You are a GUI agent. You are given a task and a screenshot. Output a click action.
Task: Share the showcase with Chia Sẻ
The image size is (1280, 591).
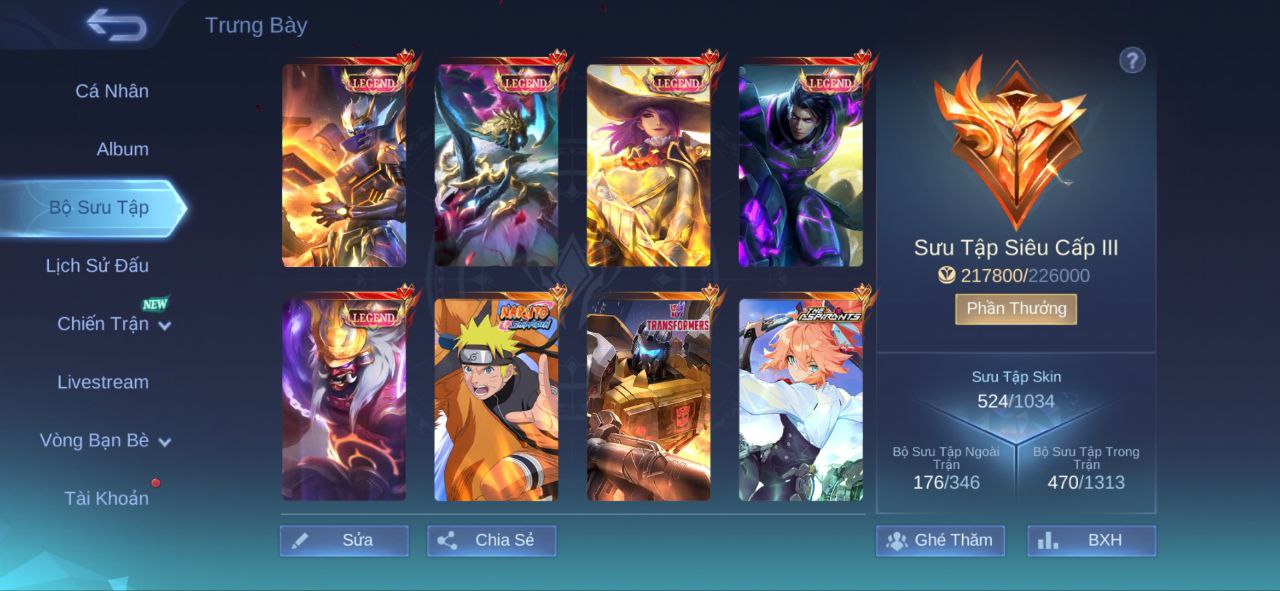tap(491, 540)
